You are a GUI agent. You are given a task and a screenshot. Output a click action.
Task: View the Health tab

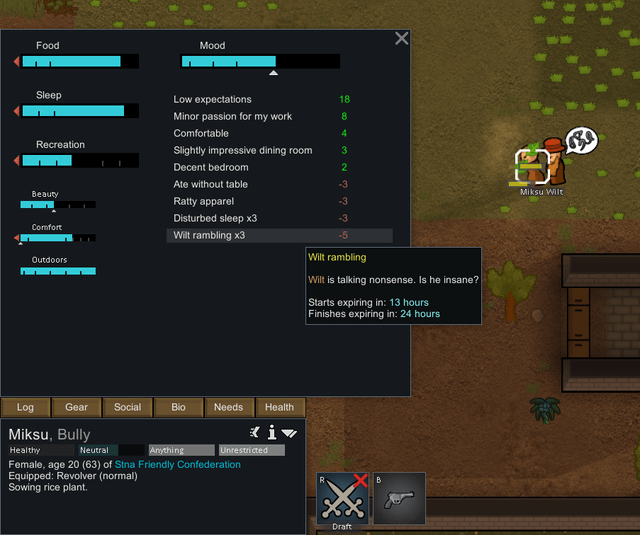[279, 407]
